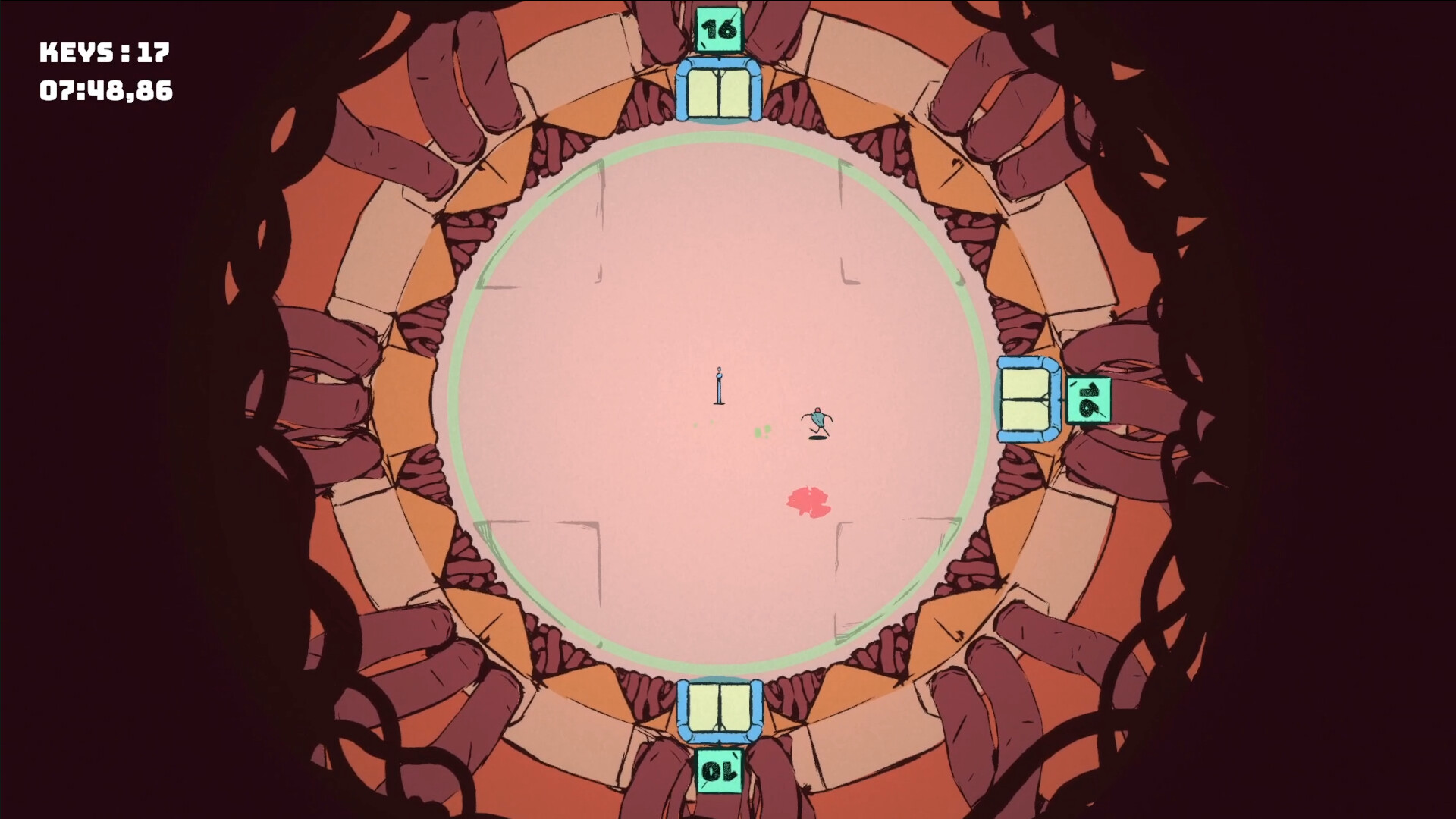The height and width of the screenshot is (819, 1456).
Task: Click the left panel of the top door
Action: tap(704, 93)
